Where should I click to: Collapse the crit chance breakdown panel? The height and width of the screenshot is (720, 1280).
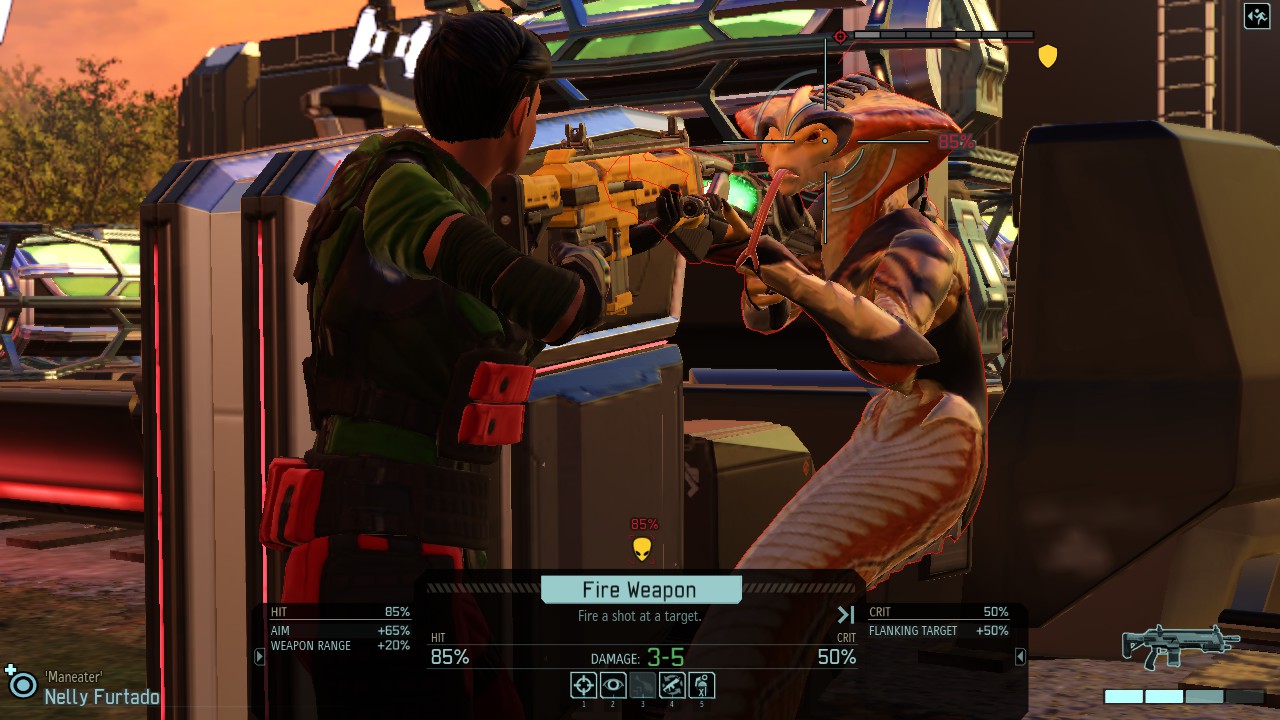(1020, 657)
